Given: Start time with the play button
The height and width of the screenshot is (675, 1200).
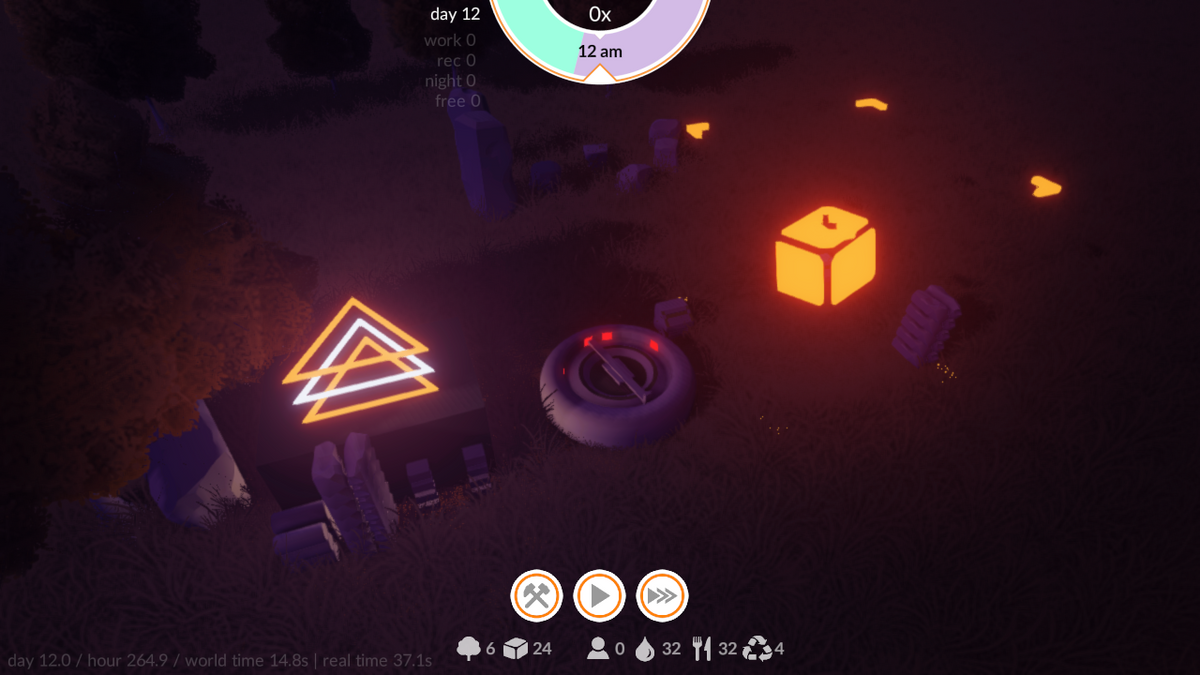Looking at the screenshot, I should coord(599,597).
